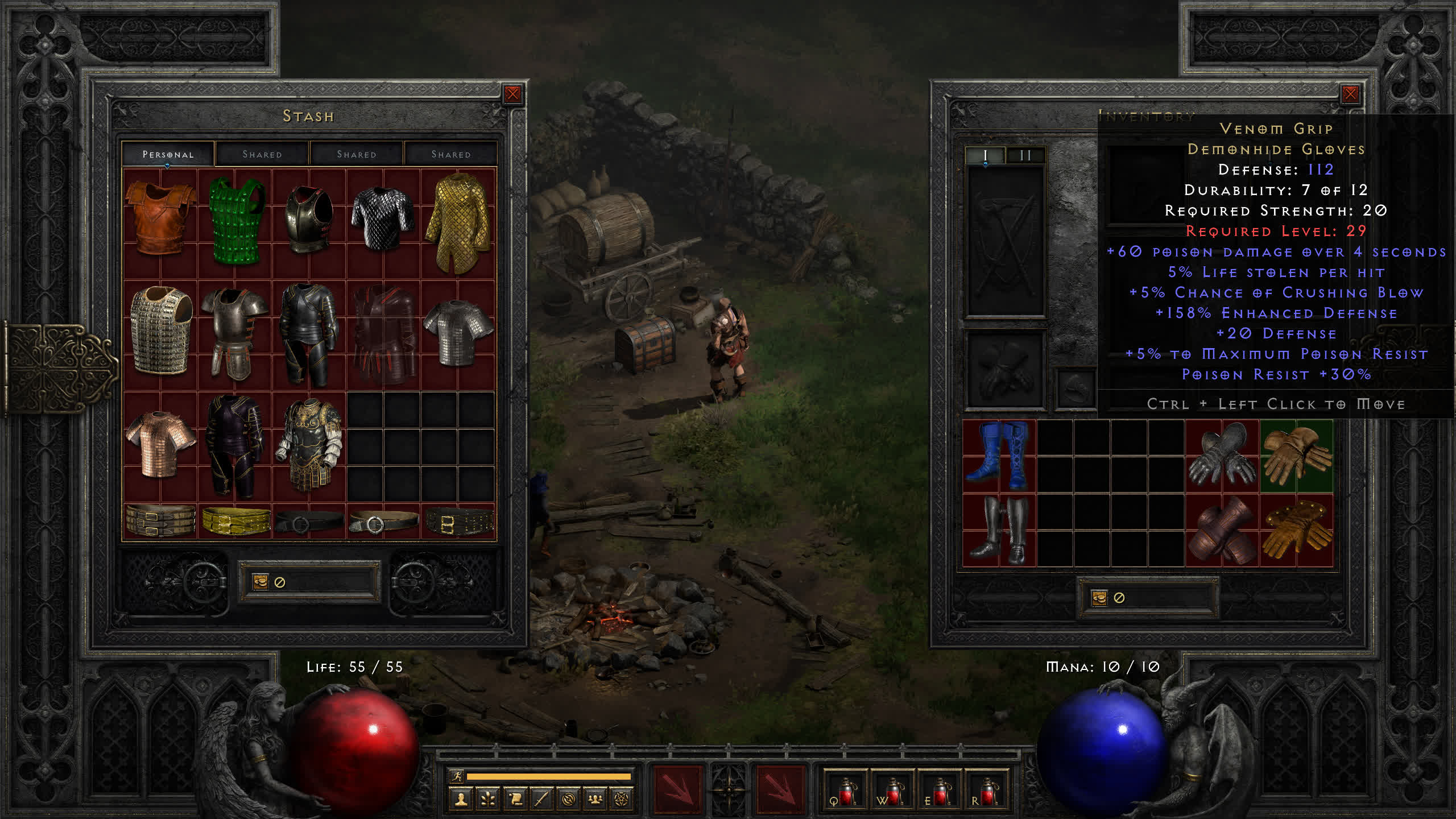Select the steel plated boots
Screen dimensions: 1456x819
(x=999, y=530)
